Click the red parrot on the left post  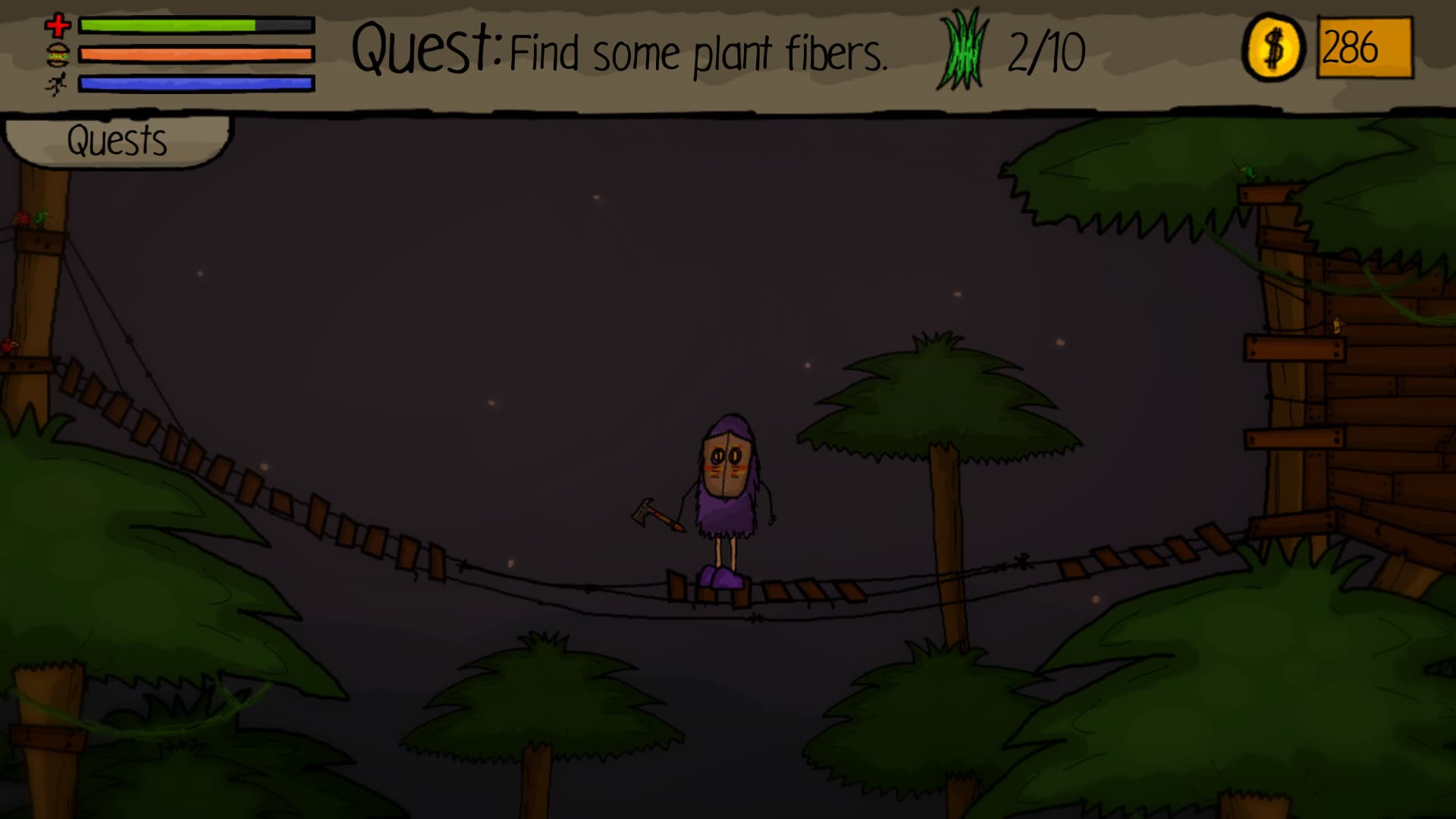tap(21, 218)
